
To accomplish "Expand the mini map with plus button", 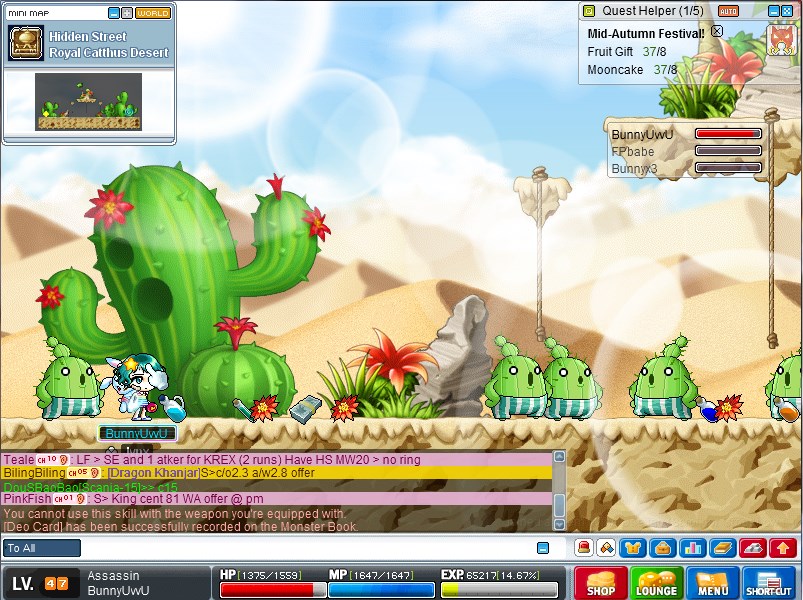I will 126,13.
